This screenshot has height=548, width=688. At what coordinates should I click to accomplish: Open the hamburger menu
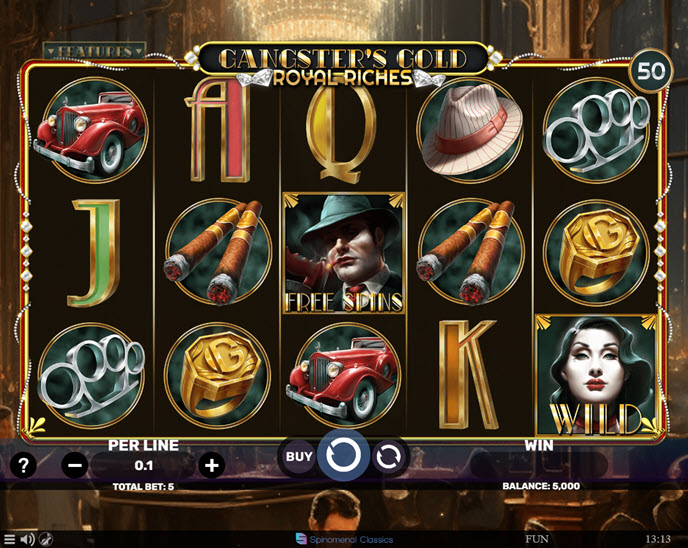coord(10,540)
